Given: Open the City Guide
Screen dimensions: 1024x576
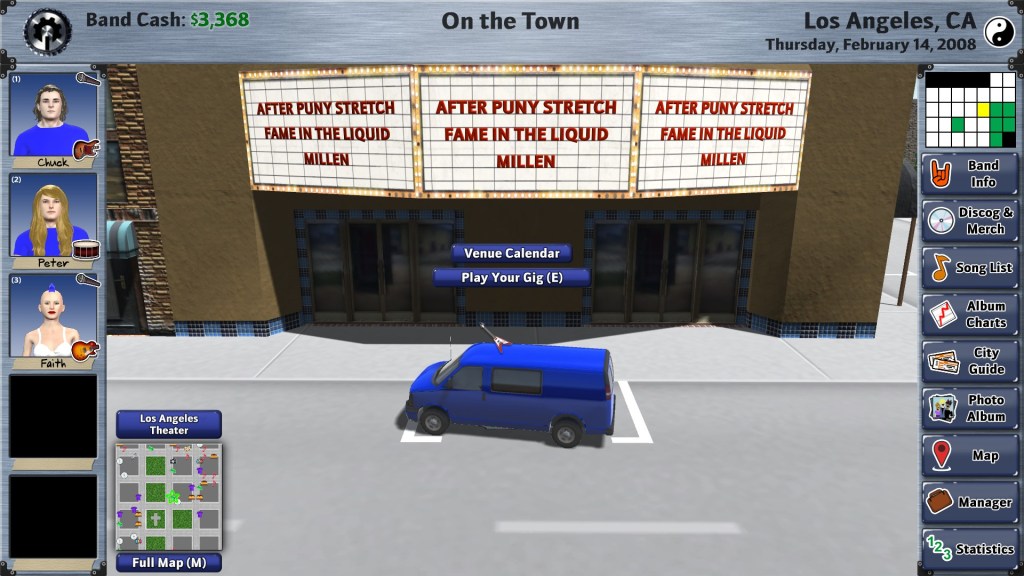Looking at the screenshot, I should pos(970,362).
